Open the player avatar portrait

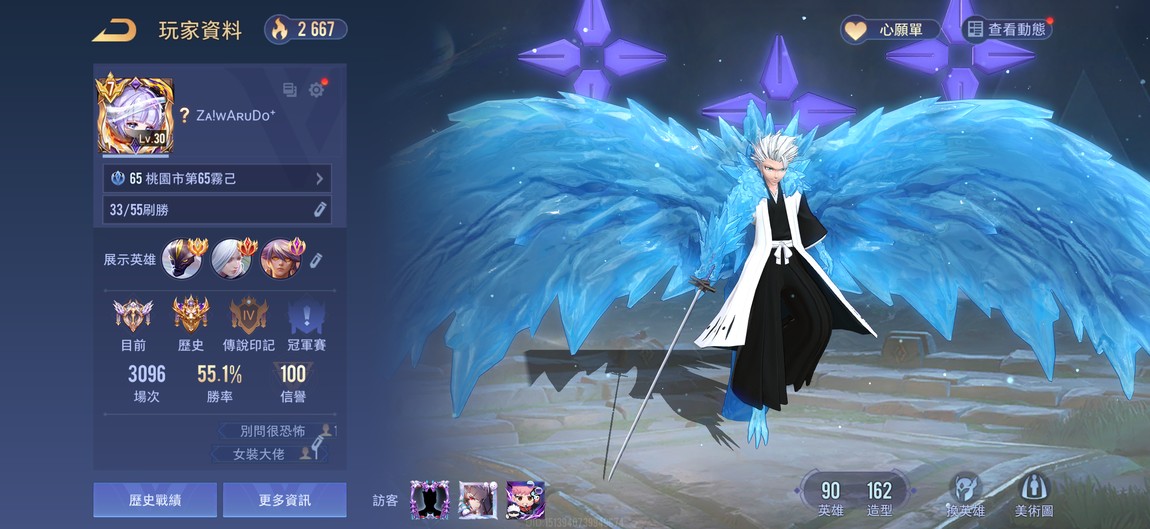[134, 115]
